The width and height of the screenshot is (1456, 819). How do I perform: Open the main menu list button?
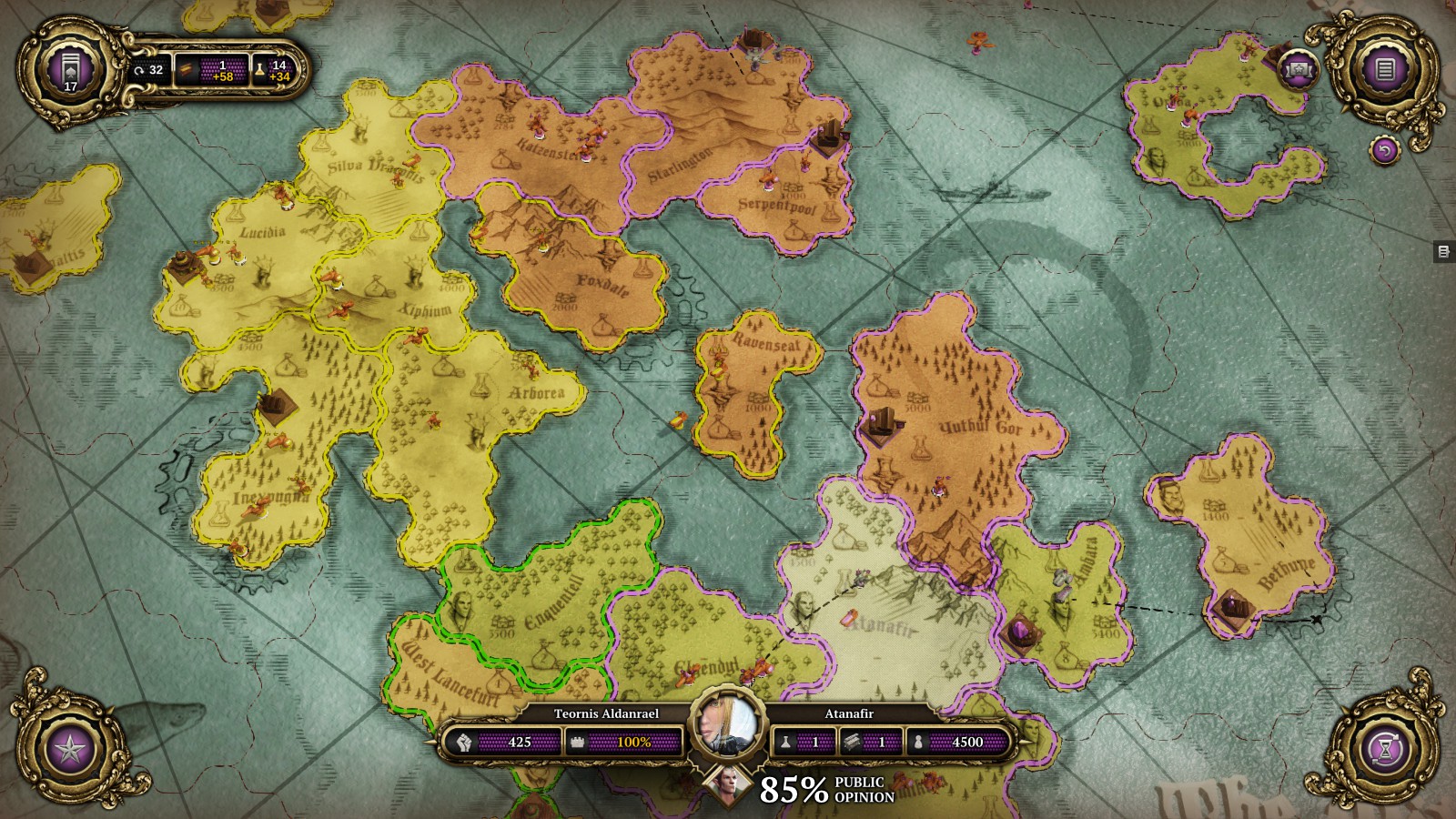pos(1385,69)
